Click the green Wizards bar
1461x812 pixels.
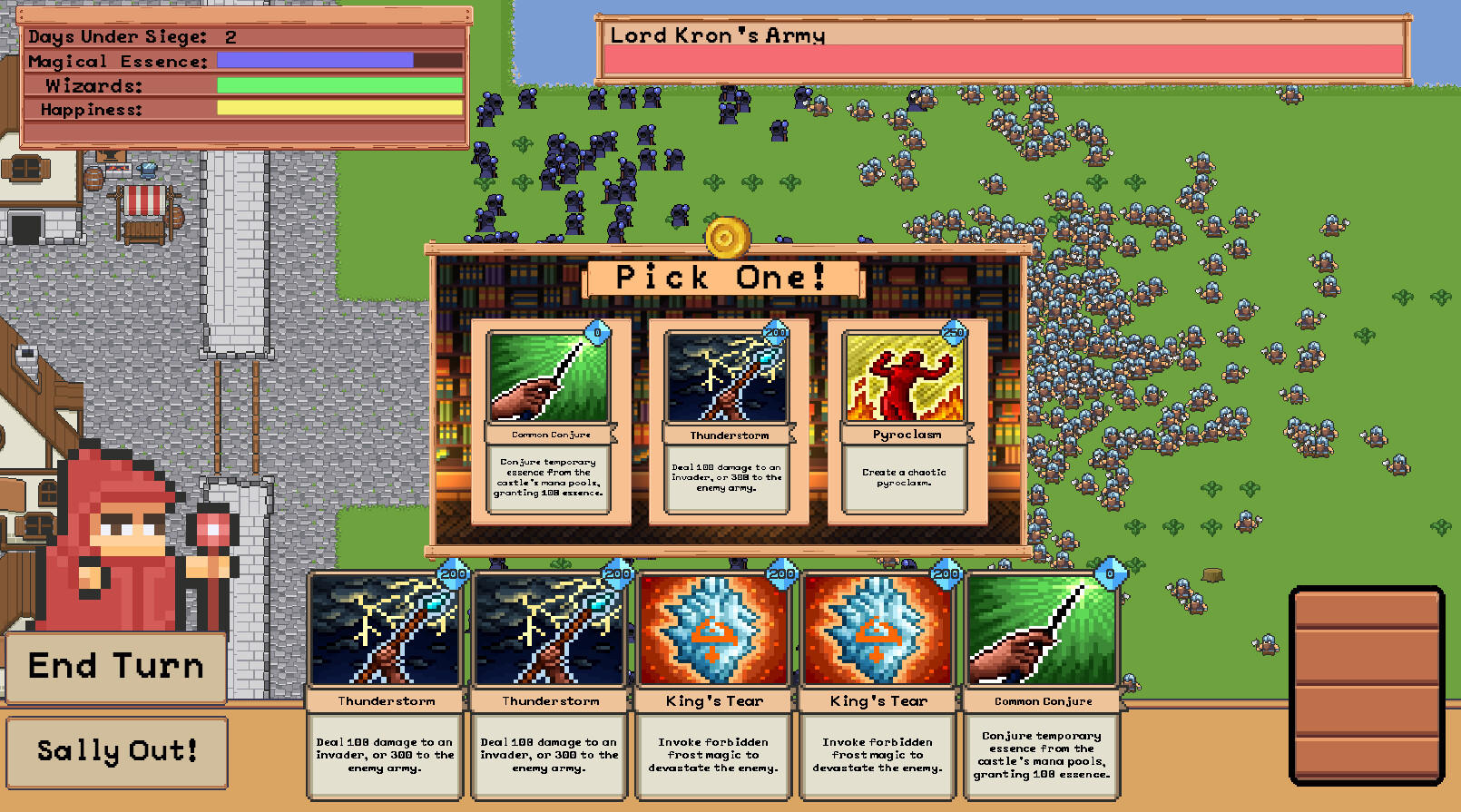338,83
